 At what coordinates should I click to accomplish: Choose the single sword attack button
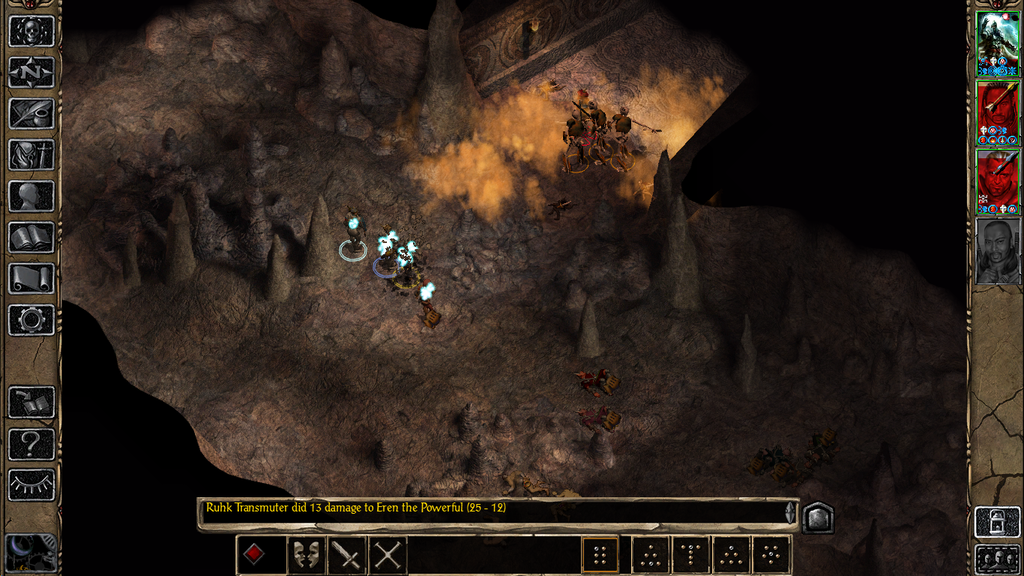(346, 554)
